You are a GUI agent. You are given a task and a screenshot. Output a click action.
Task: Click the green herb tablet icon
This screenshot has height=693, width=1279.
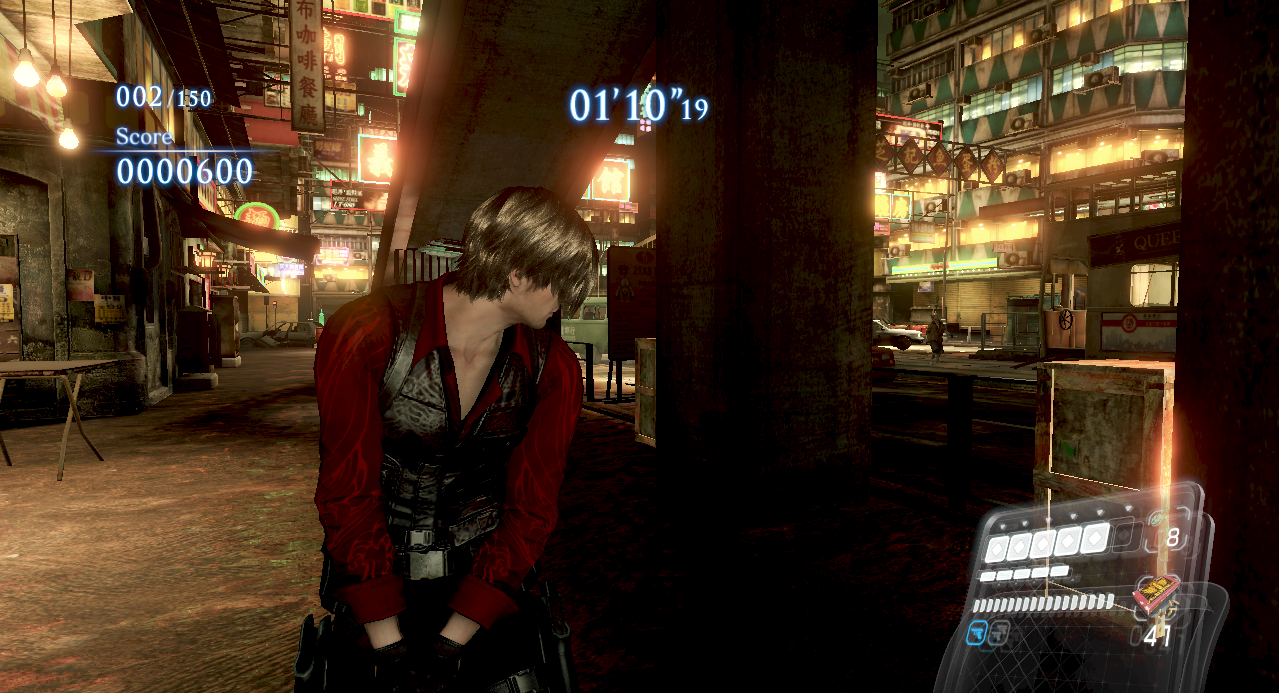click(x=1157, y=521)
